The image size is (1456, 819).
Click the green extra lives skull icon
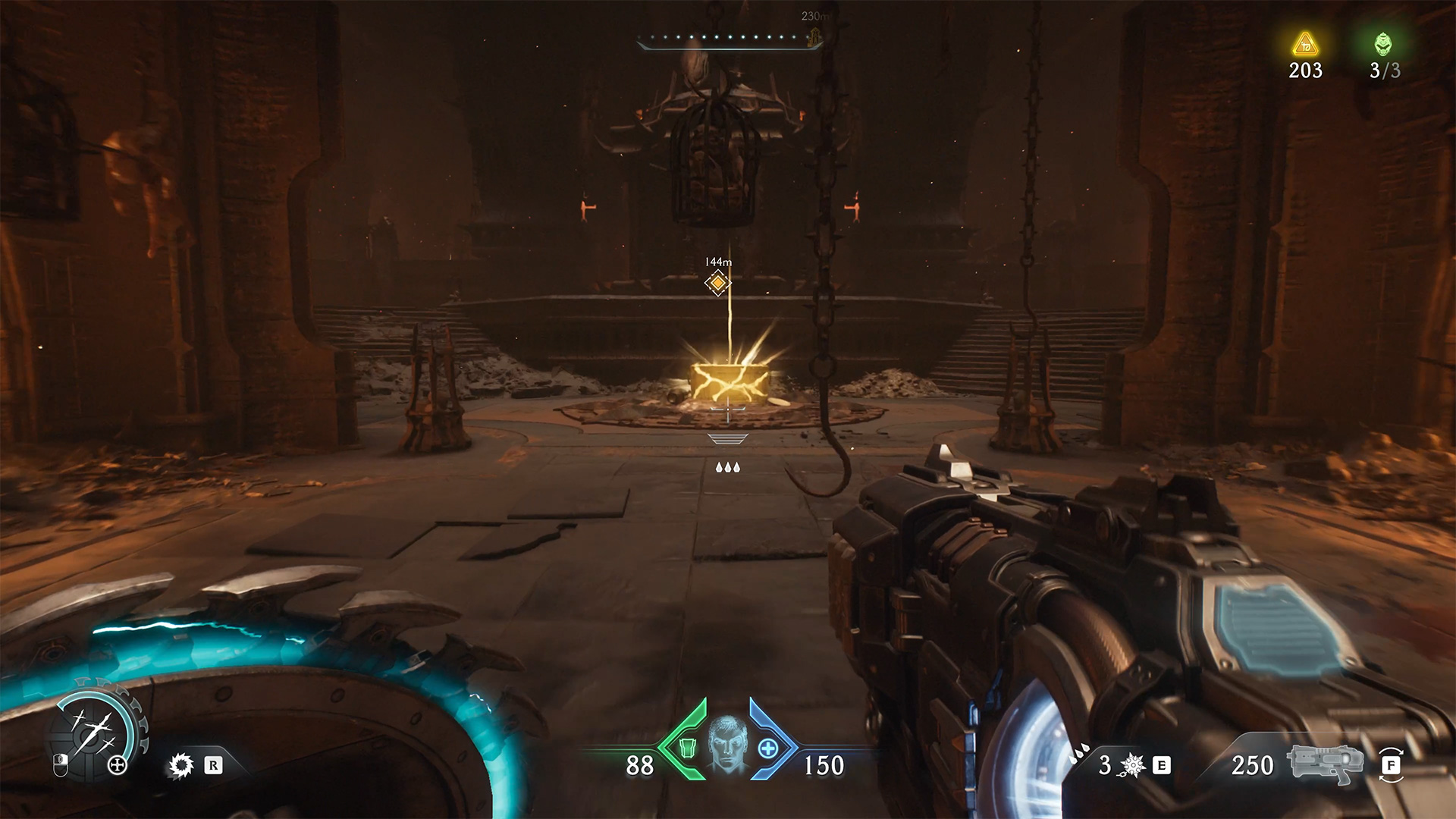tap(1384, 44)
